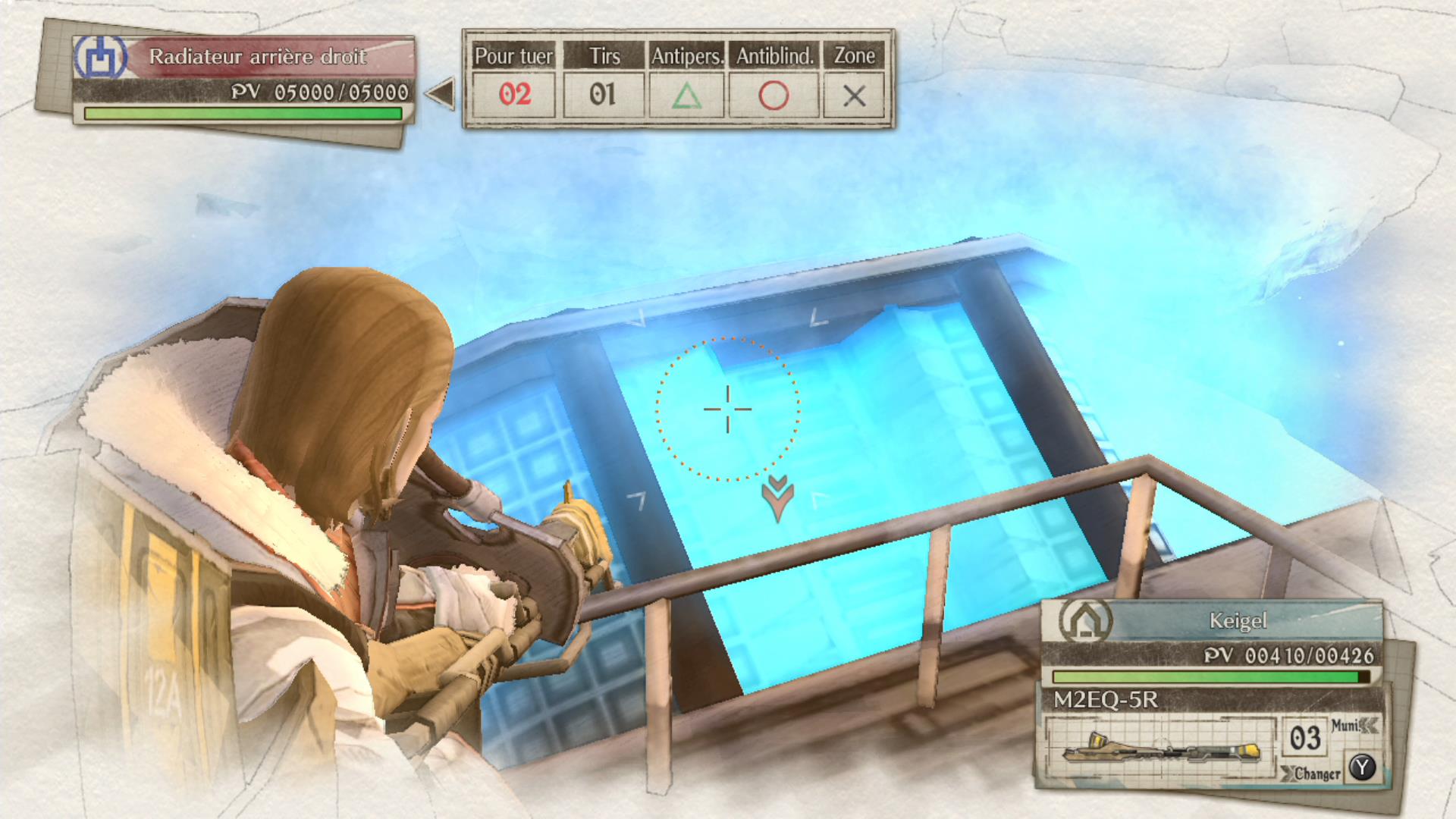
Task: Click the crosshair targeting reticle
Action: pyautogui.click(x=727, y=409)
